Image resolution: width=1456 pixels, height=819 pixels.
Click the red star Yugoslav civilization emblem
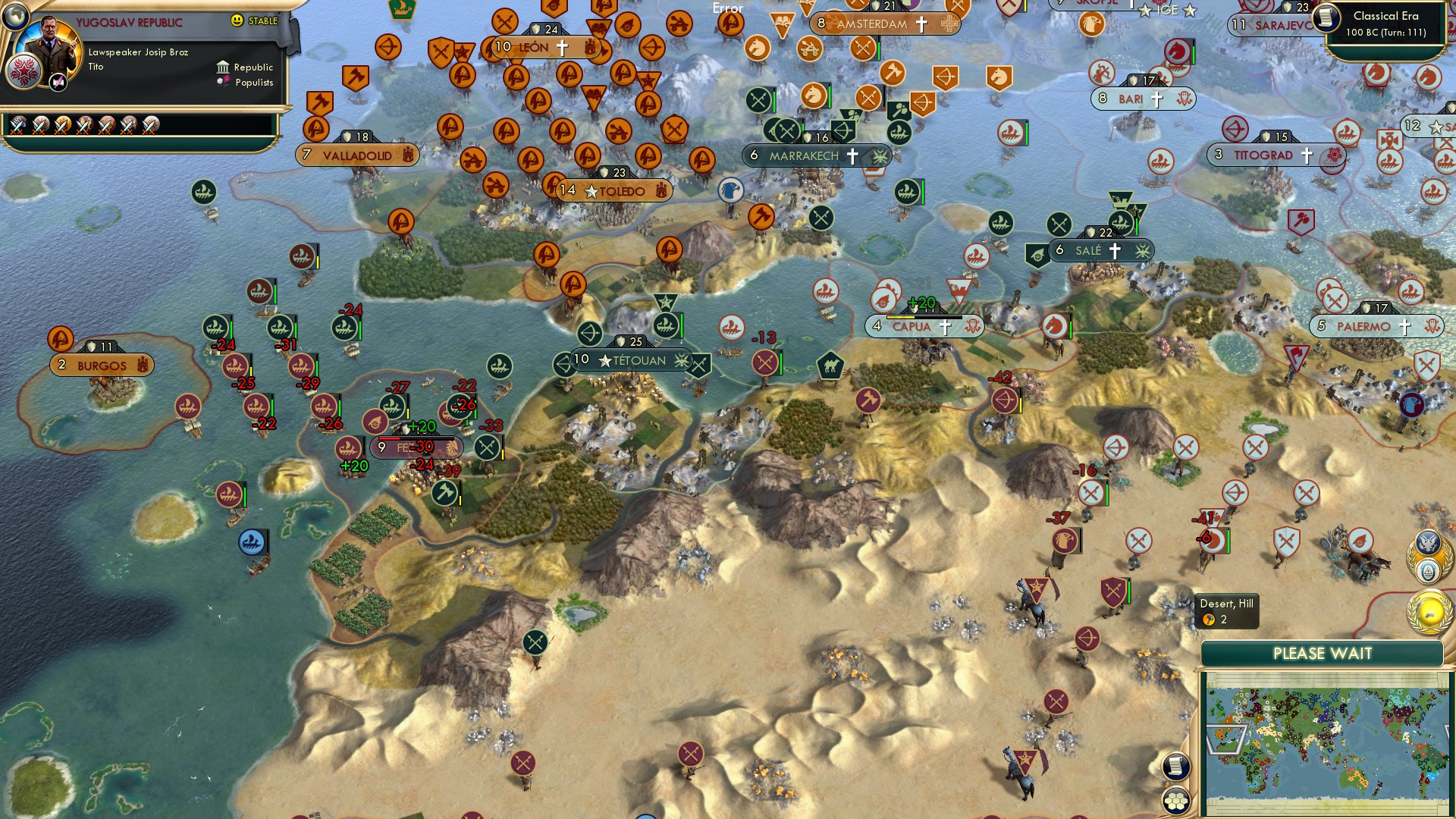[x=23, y=71]
